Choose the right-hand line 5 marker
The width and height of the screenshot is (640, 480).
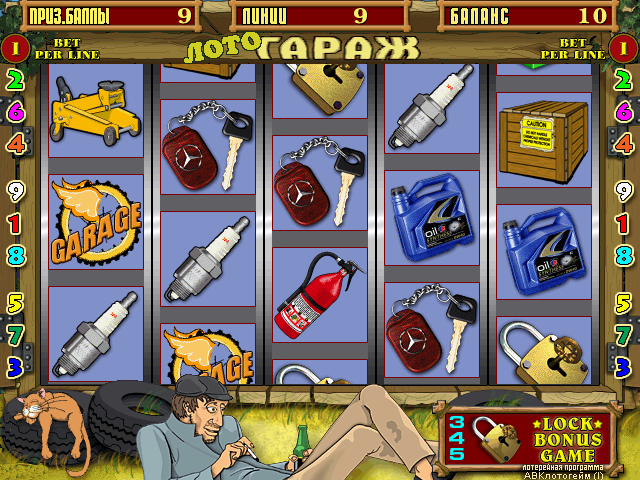624,303
